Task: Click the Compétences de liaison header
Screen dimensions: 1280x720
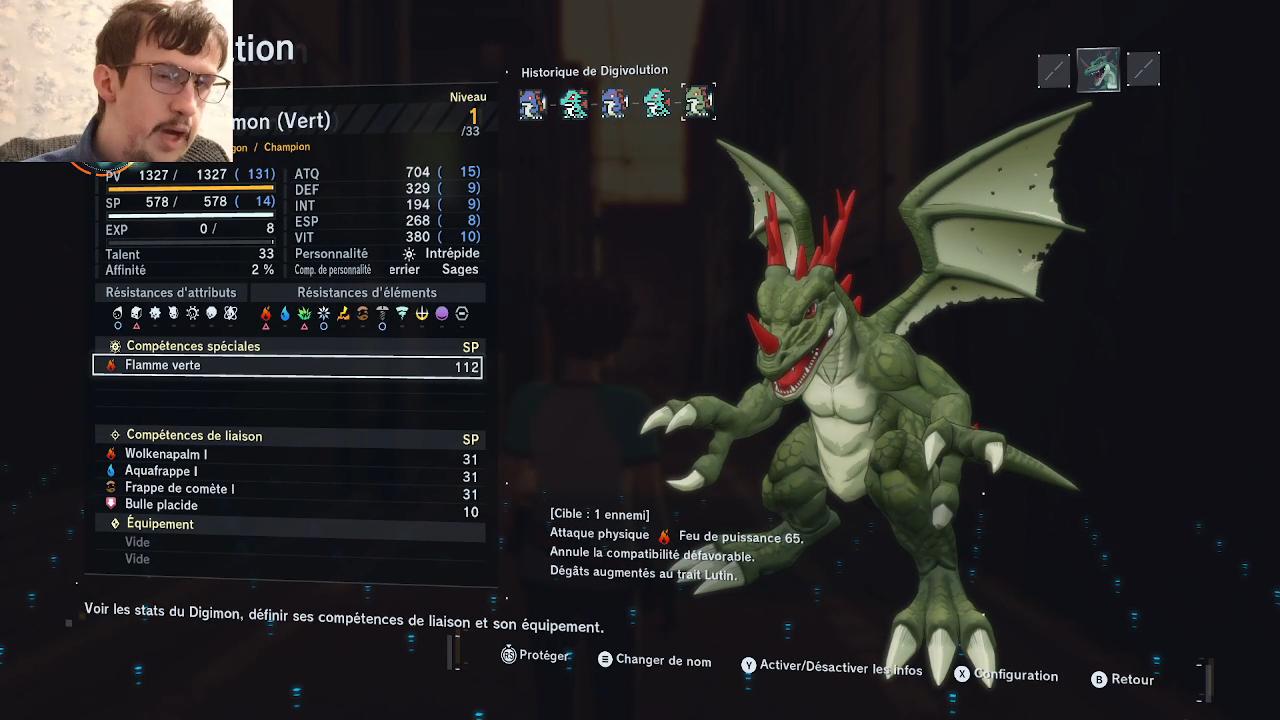Action: point(194,436)
